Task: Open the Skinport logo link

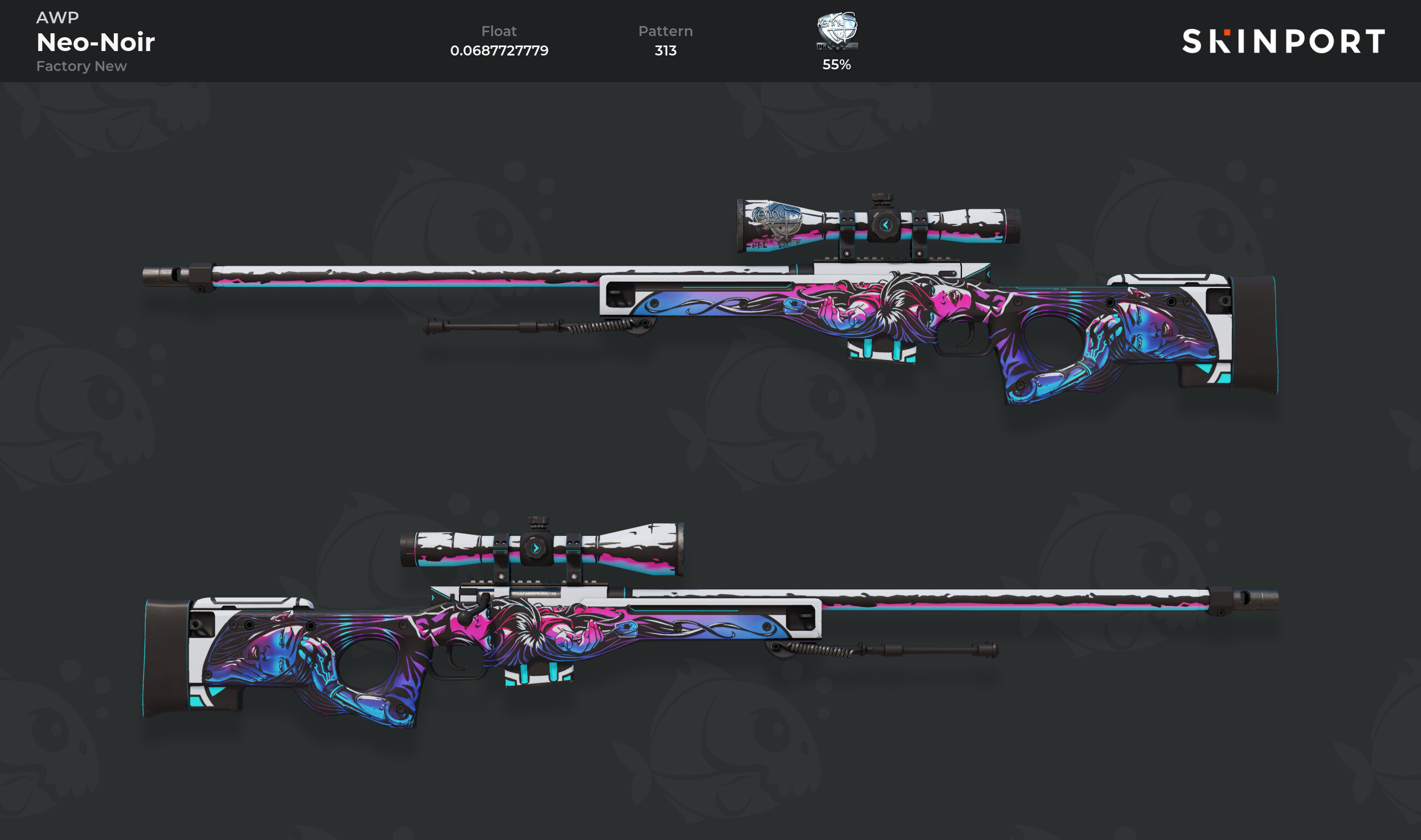Action: tap(1283, 41)
